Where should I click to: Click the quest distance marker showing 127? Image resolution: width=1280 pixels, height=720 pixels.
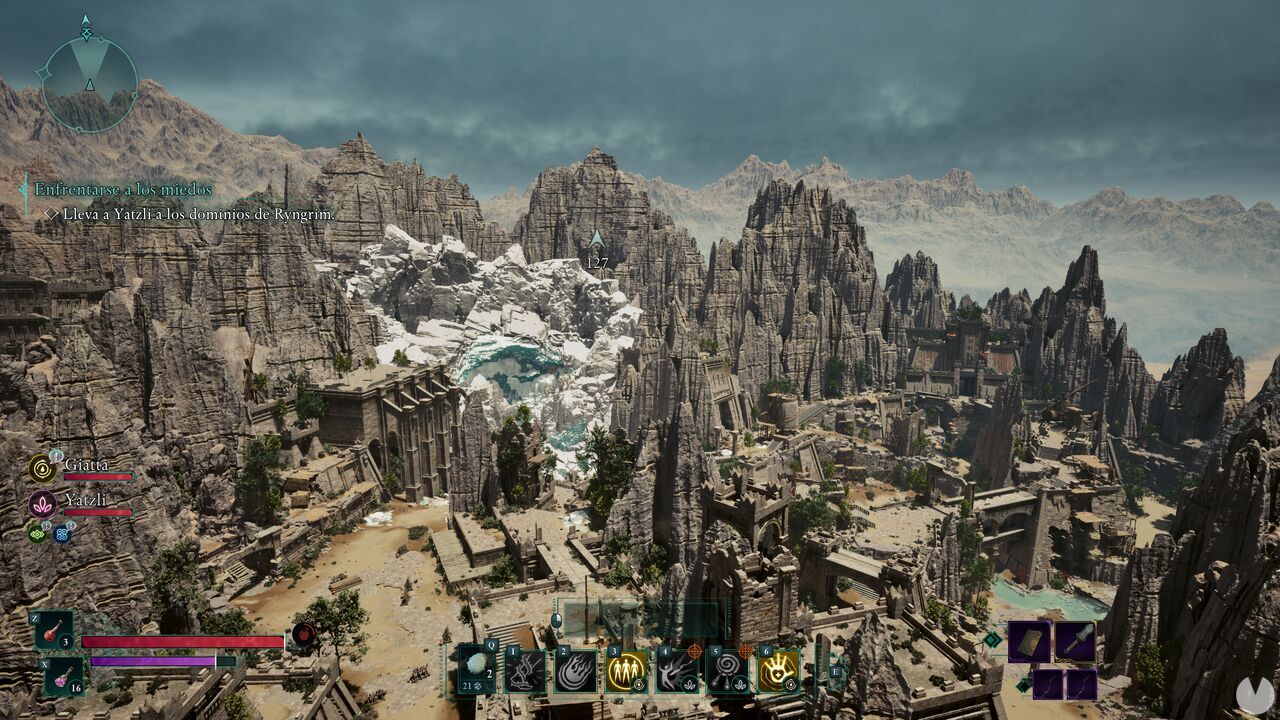[x=597, y=250]
